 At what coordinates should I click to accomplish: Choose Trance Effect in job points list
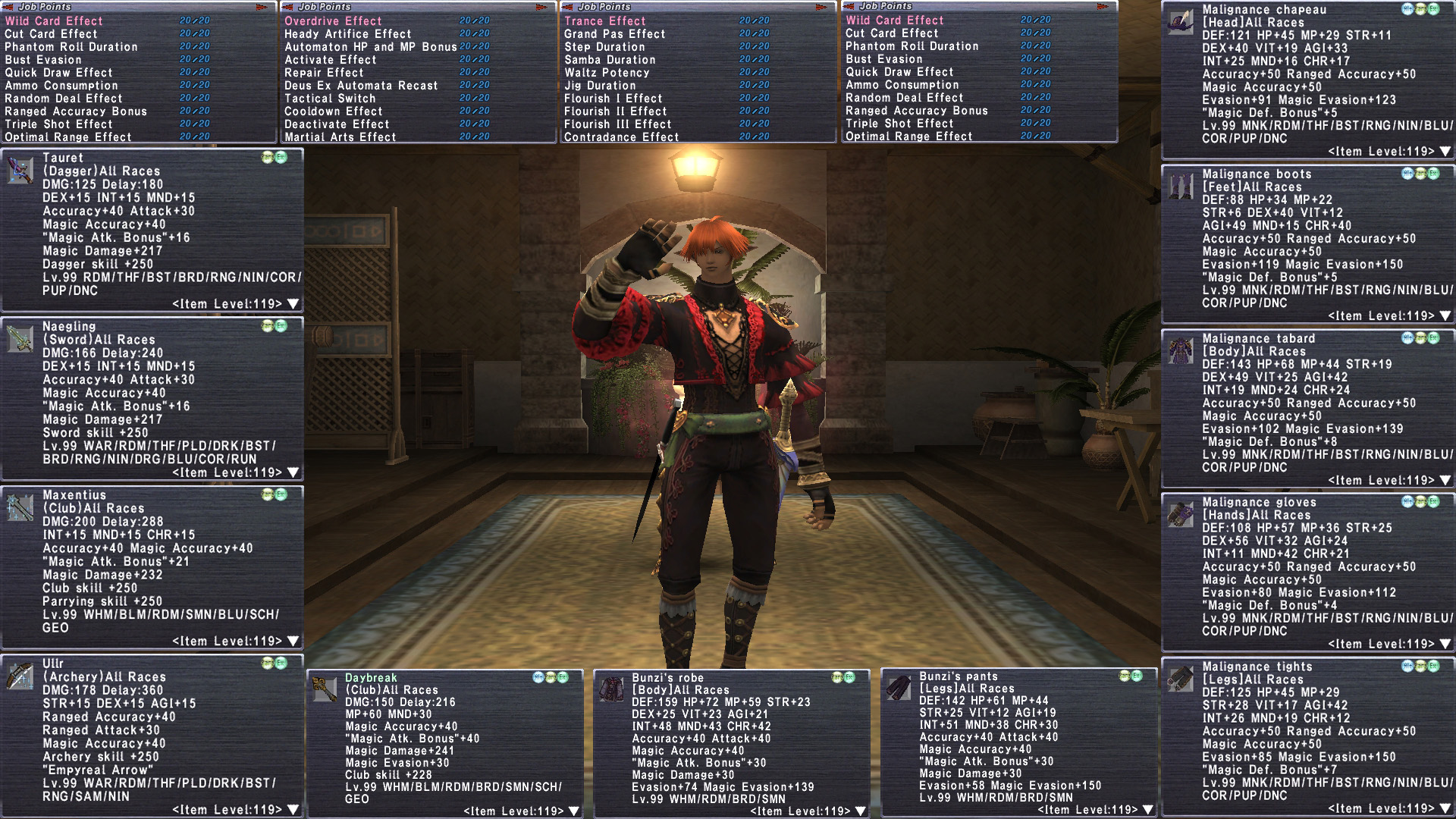pos(604,21)
